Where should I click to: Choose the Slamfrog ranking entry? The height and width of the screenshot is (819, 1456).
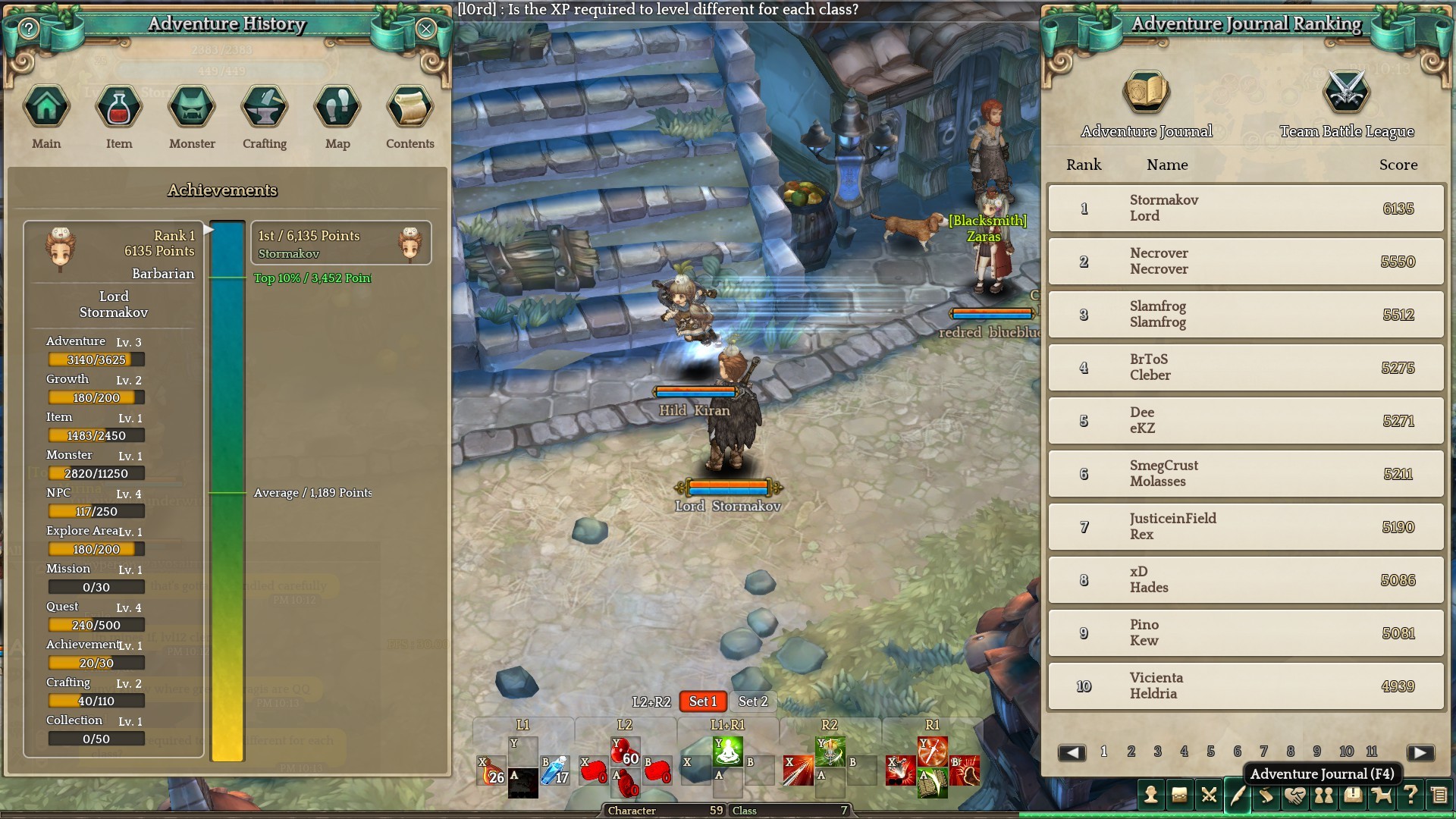[1246, 315]
